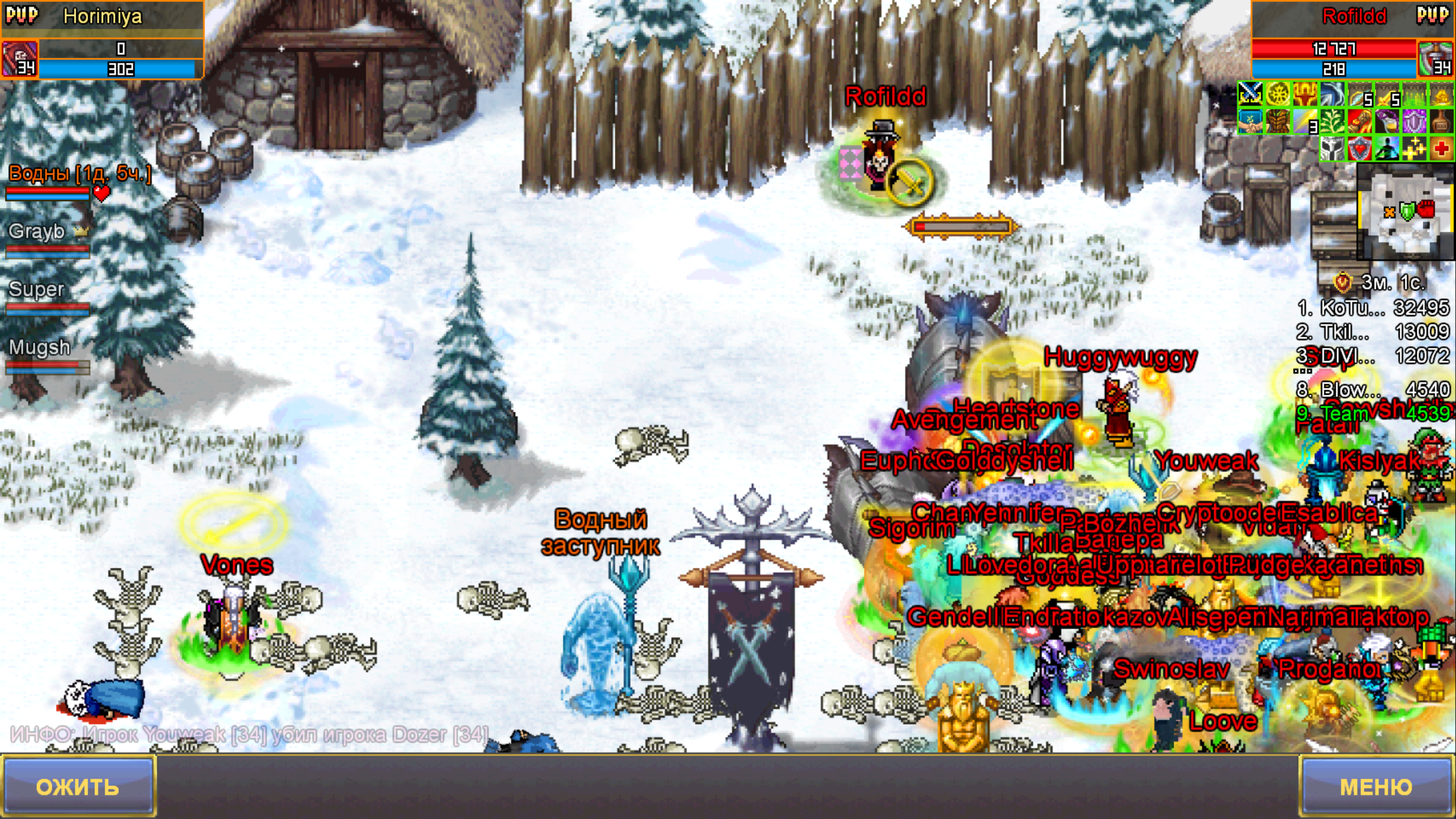1456x819 pixels.
Task: Inspect the handshake buff icon
Action: pos(1251,121)
